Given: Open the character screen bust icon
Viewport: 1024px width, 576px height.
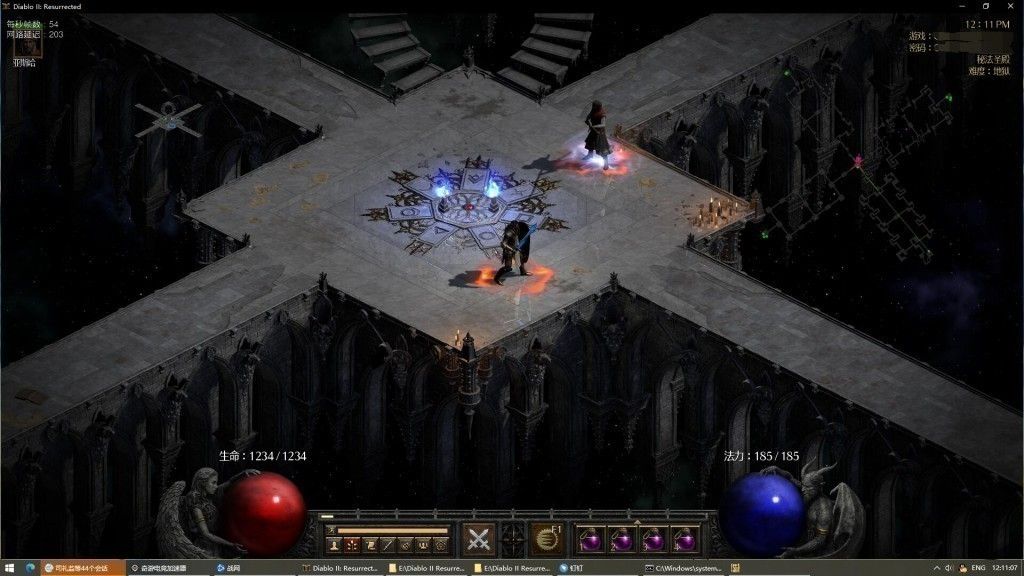Looking at the screenshot, I should (x=332, y=545).
